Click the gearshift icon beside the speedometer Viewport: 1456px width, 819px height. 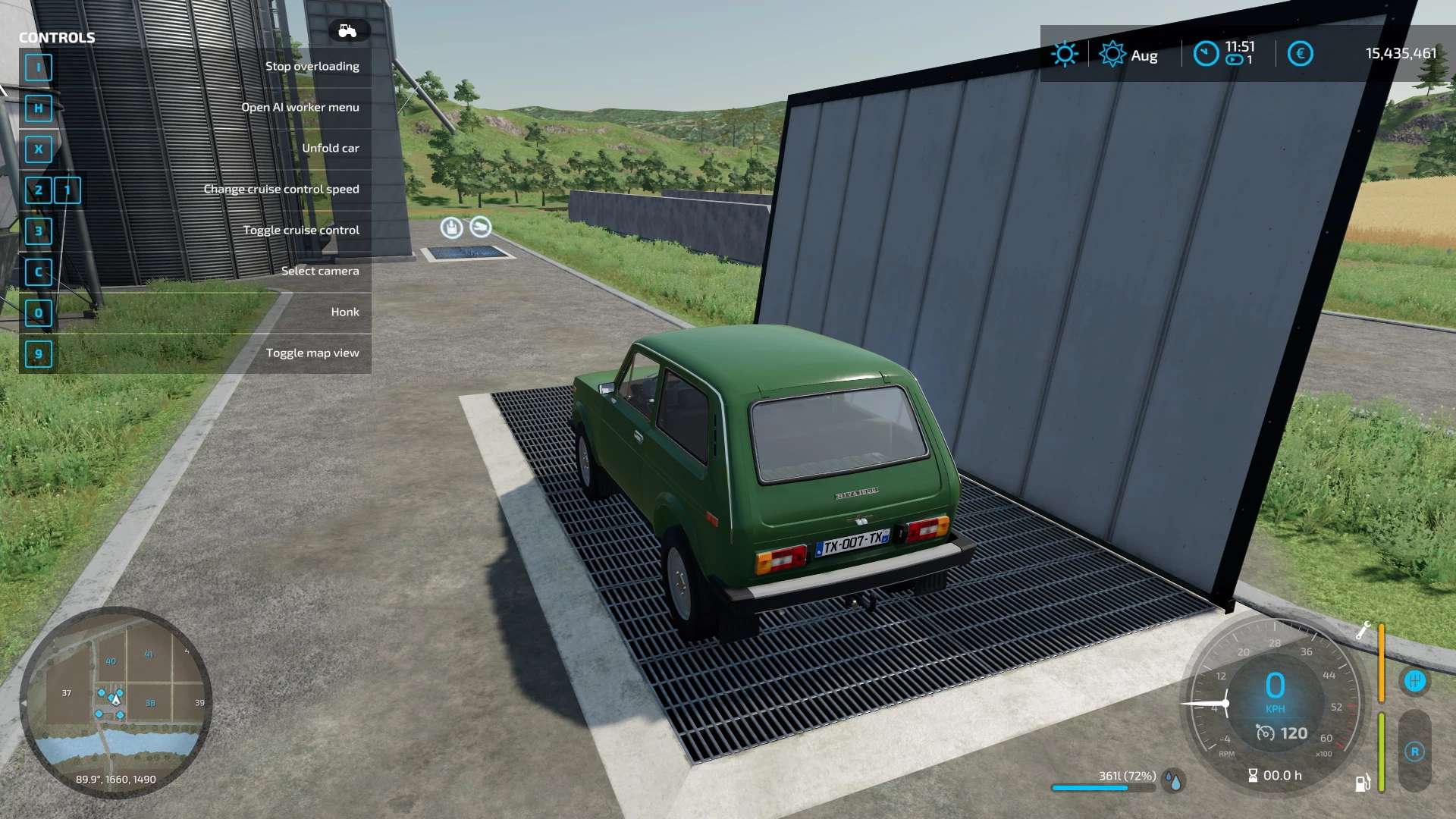(1414, 681)
